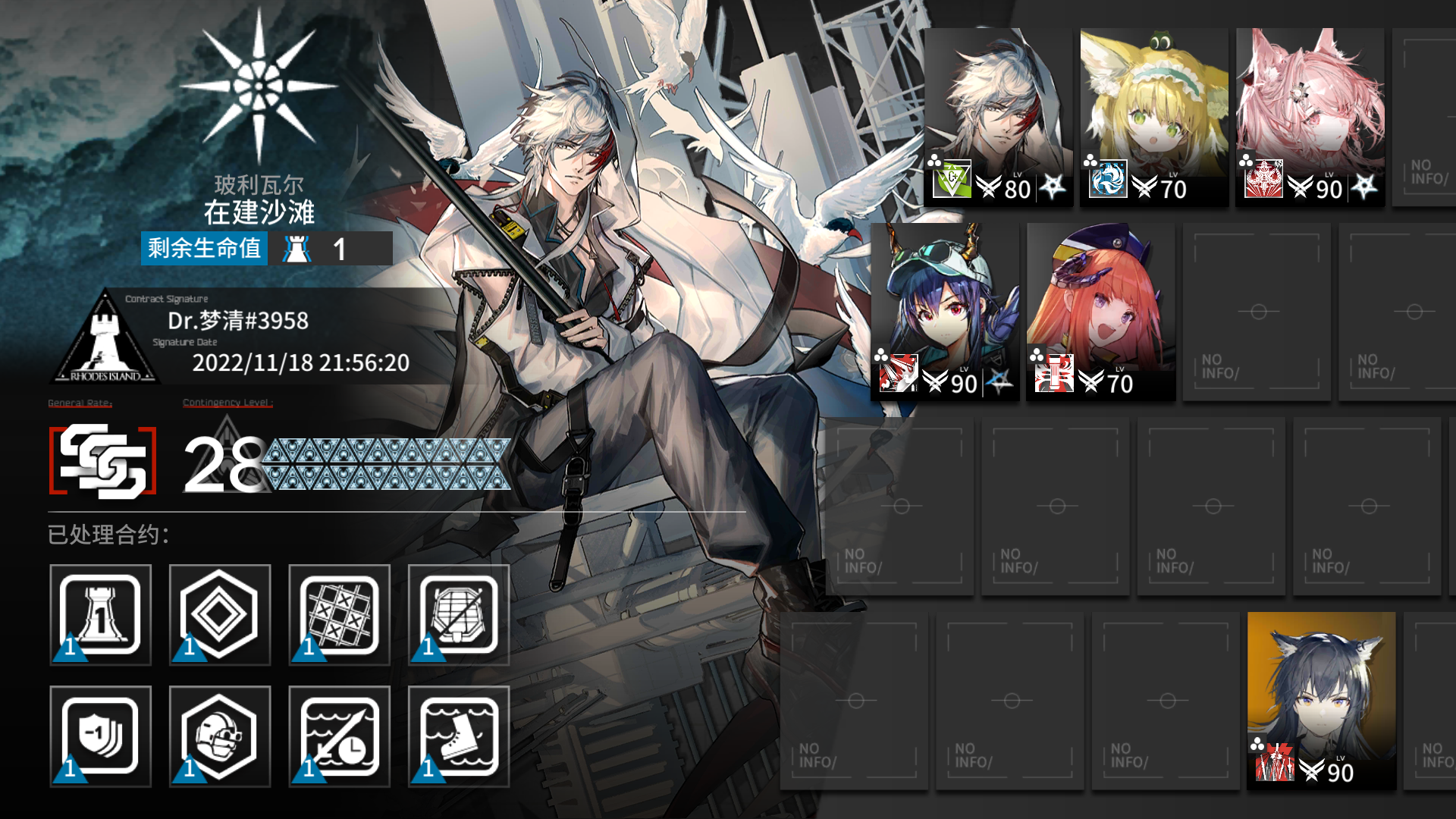Check the slashed grid shield contract icon

tap(459, 615)
